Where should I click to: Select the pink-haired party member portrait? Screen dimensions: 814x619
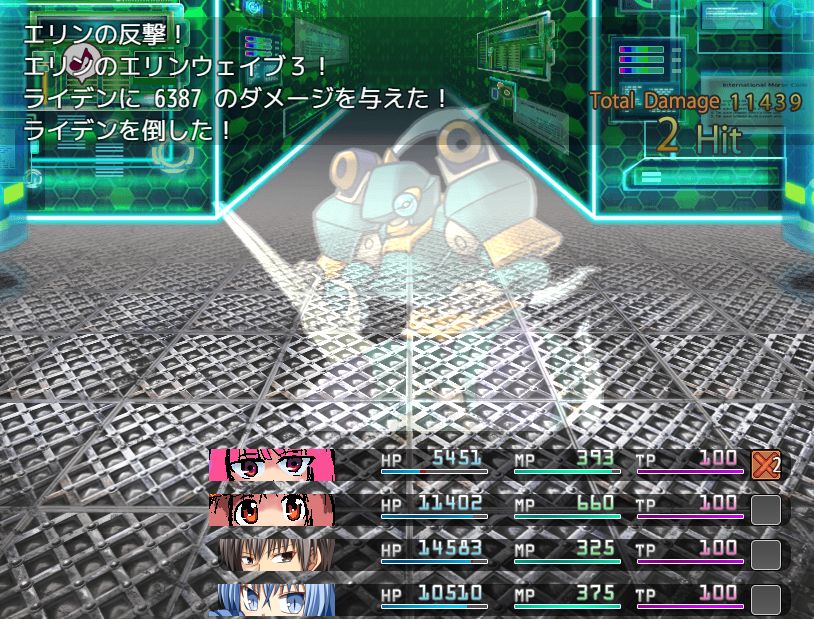pos(271,464)
